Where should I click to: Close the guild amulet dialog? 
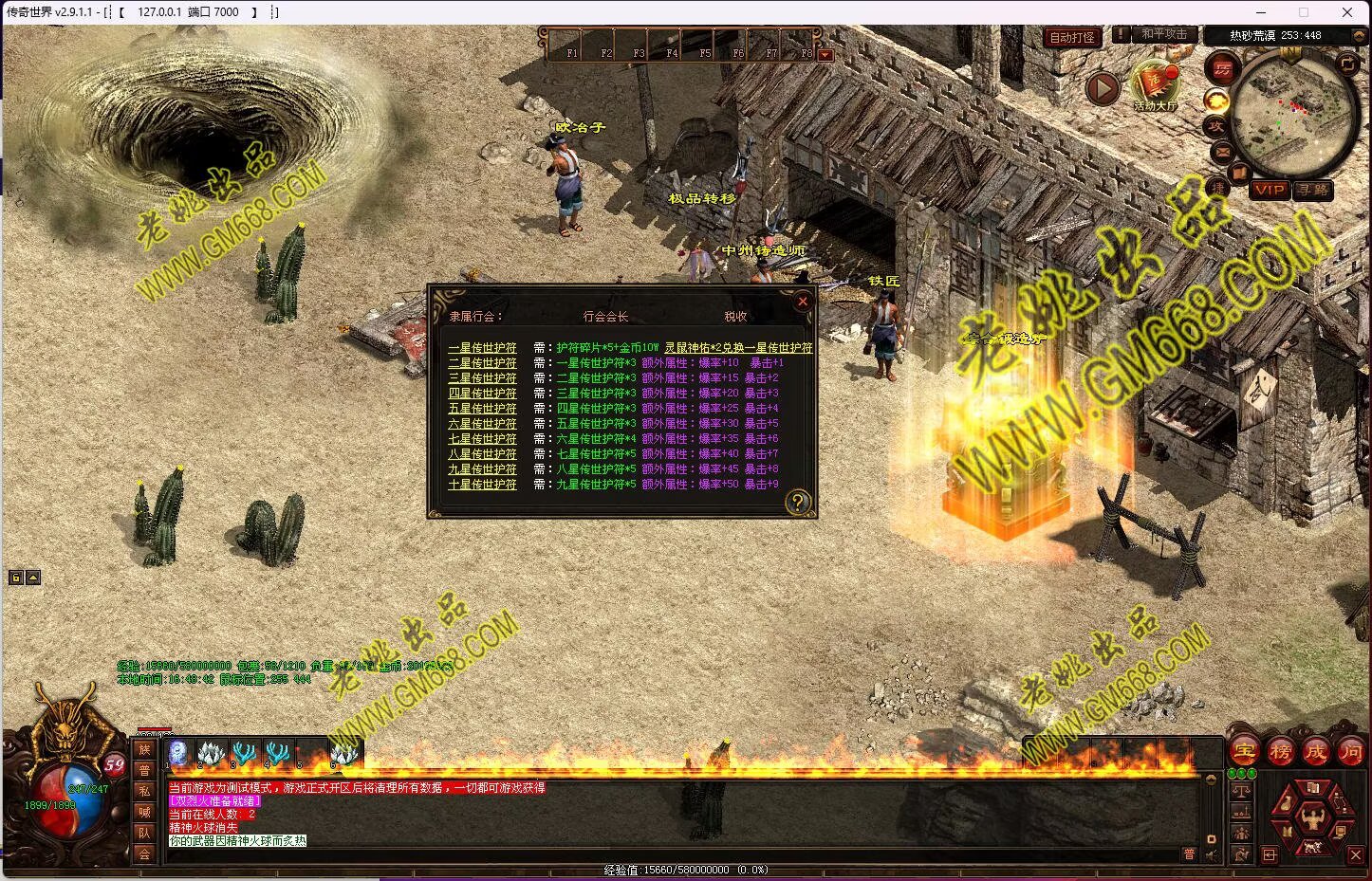[803, 302]
